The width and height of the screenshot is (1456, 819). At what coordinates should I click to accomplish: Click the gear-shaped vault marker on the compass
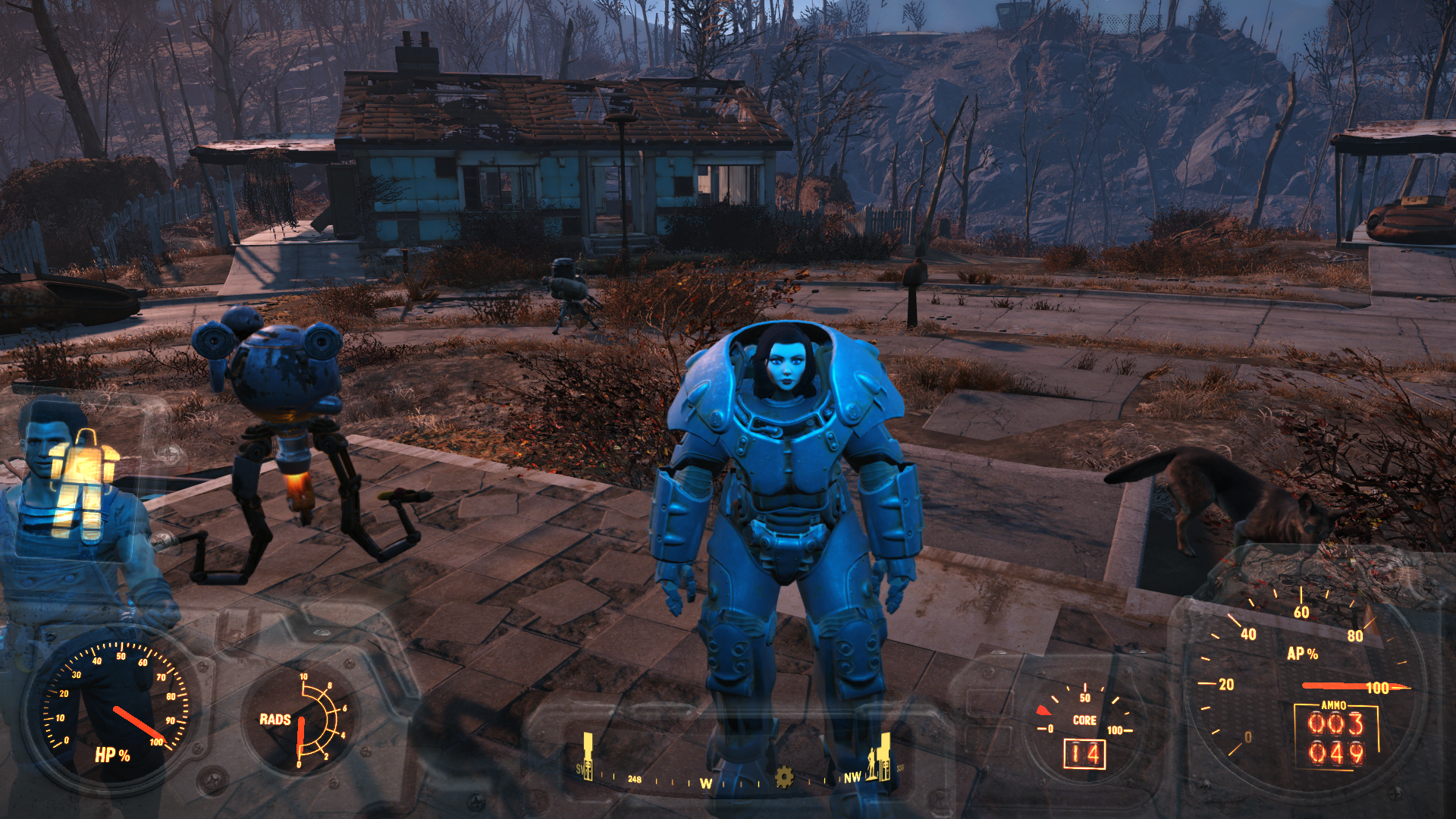click(x=784, y=777)
